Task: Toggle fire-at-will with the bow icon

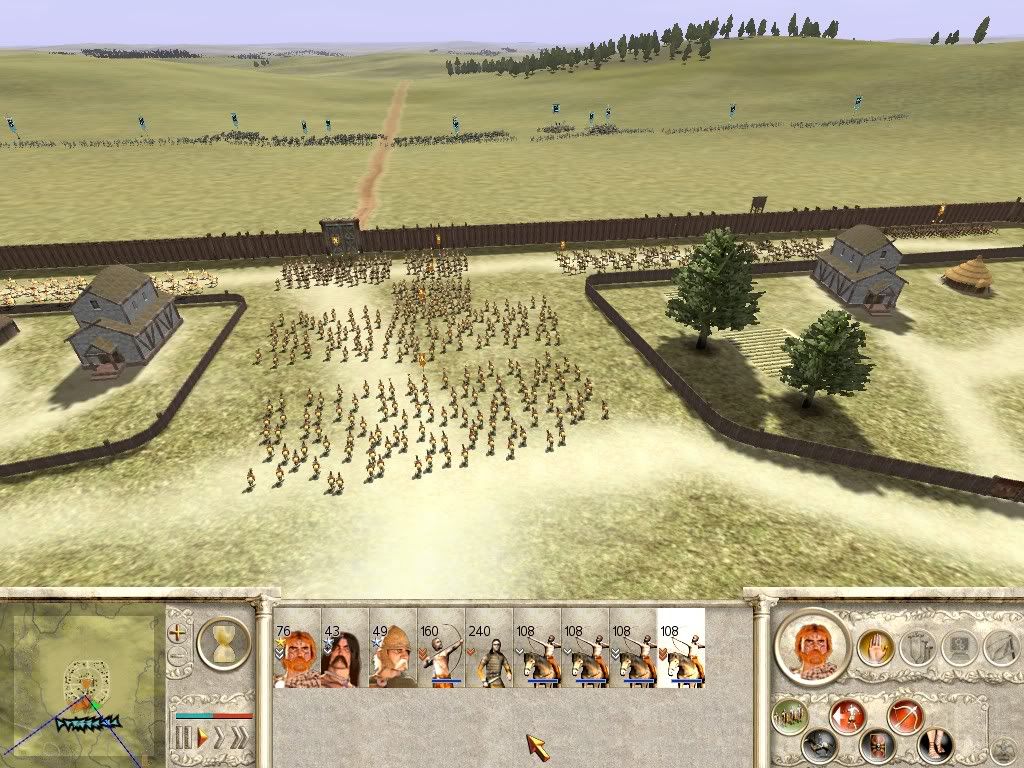Action: (x=905, y=715)
